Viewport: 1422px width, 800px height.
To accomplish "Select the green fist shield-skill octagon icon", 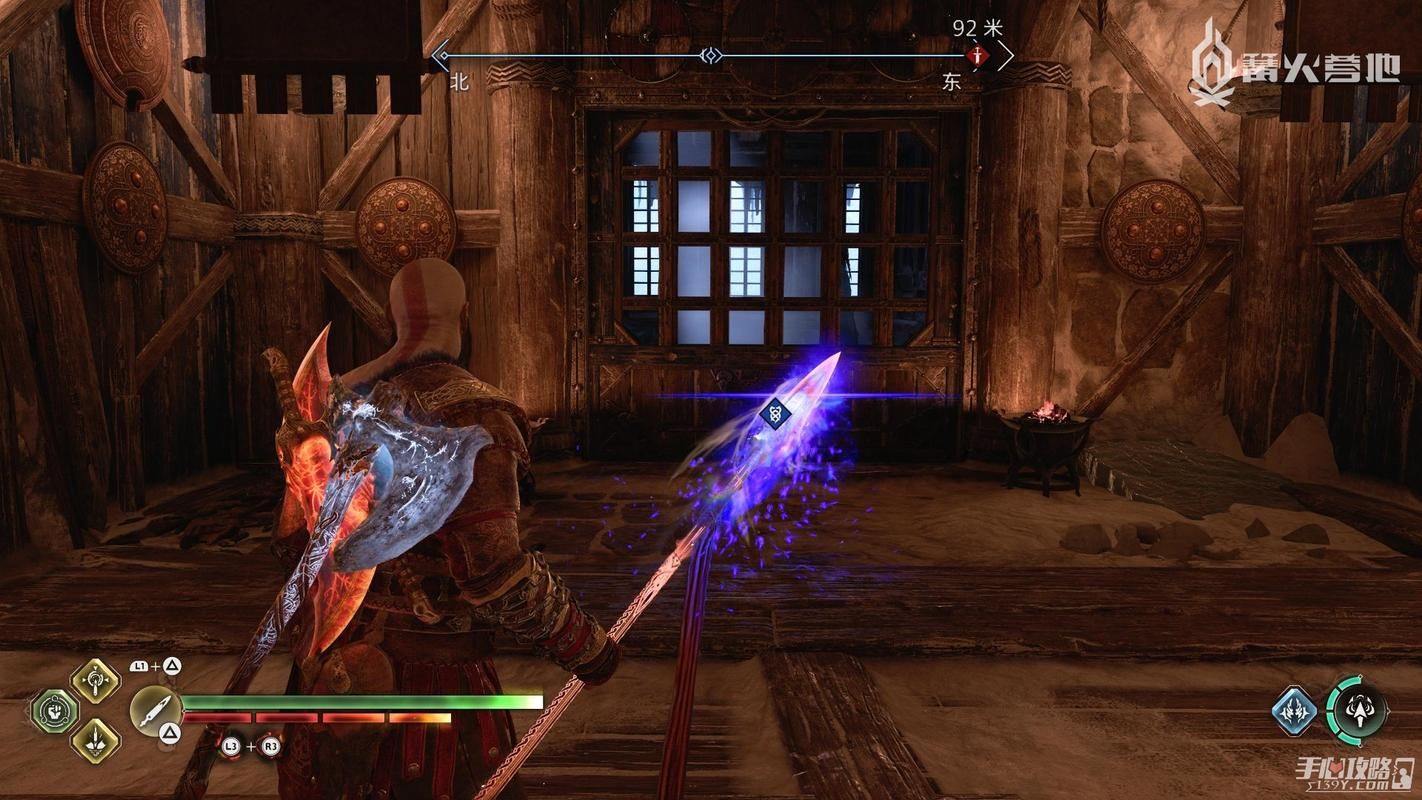I will tap(54, 711).
